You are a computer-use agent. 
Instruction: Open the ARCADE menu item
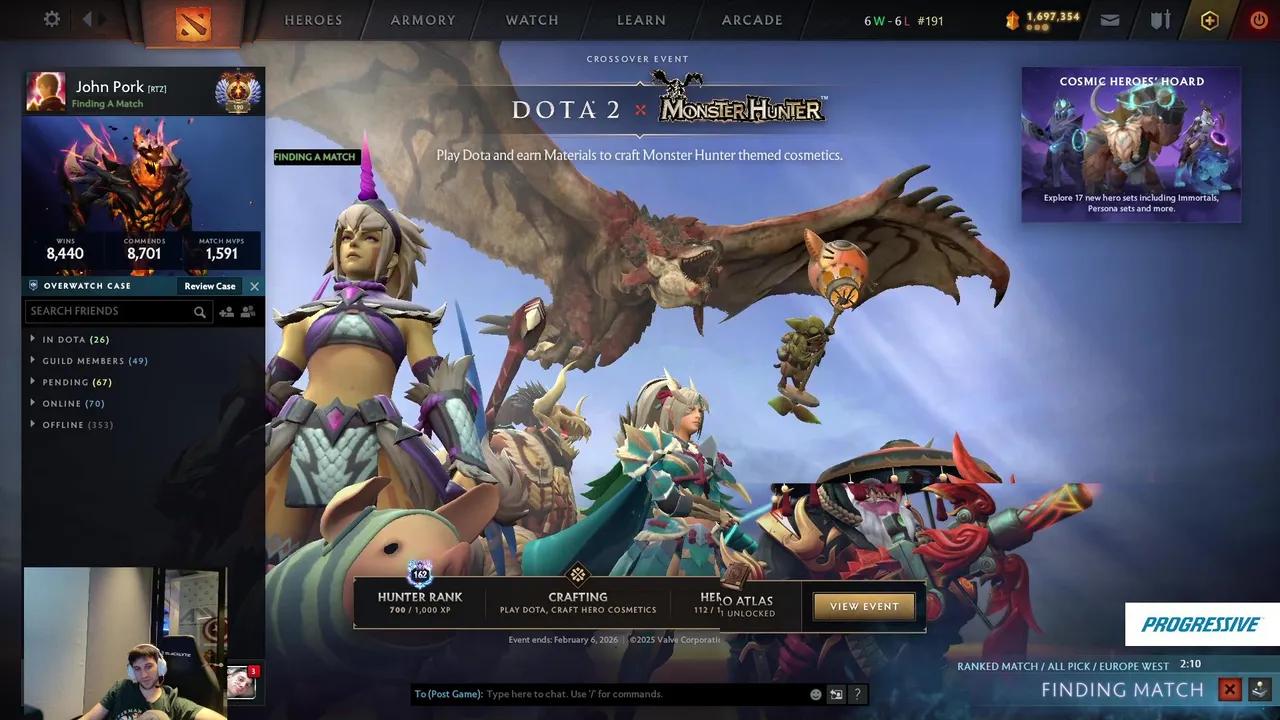[751, 20]
